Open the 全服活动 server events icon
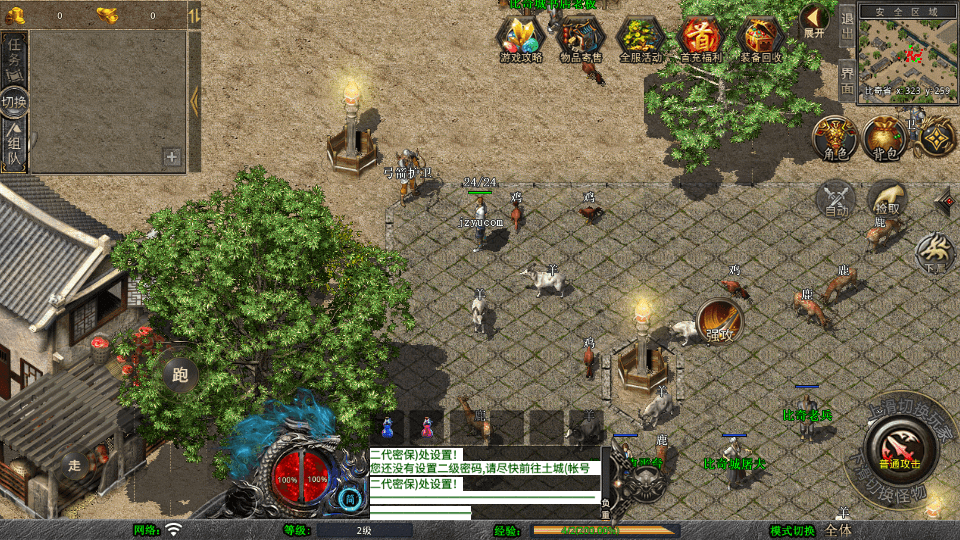The image size is (960, 540). click(x=641, y=40)
